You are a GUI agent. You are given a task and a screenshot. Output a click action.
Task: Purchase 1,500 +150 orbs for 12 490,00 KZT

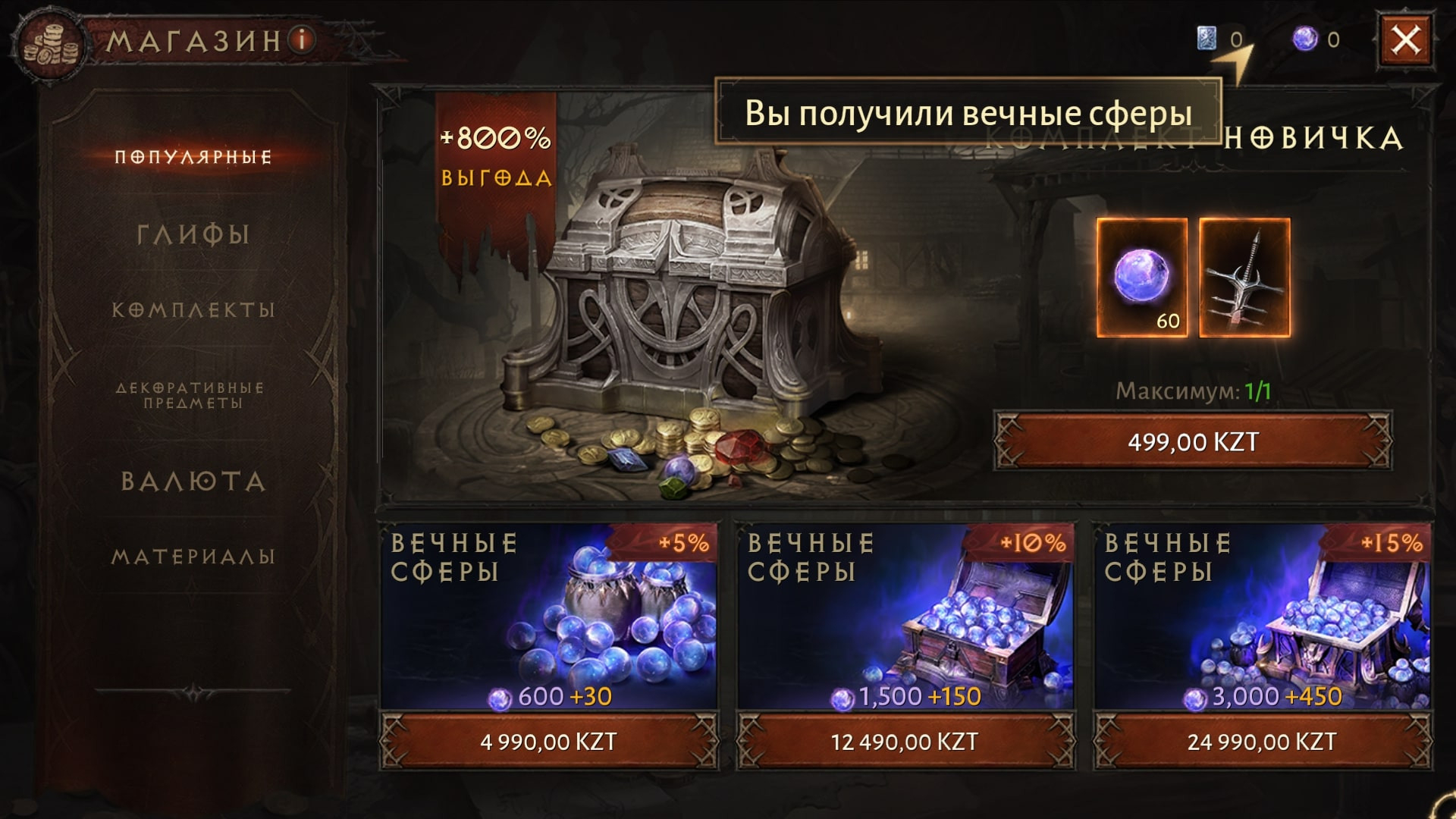905,741
